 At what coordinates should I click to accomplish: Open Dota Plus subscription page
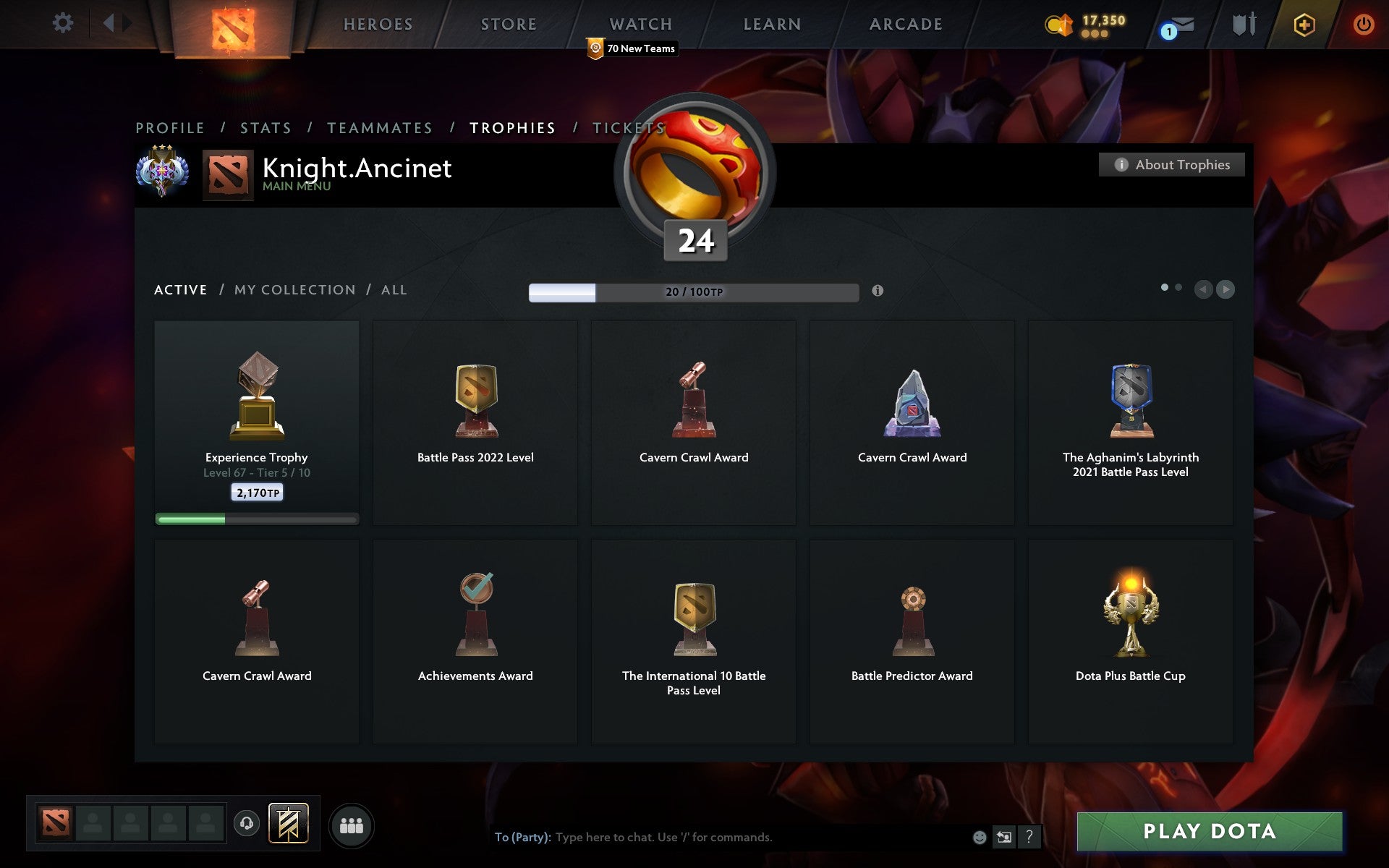tap(1303, 24)
